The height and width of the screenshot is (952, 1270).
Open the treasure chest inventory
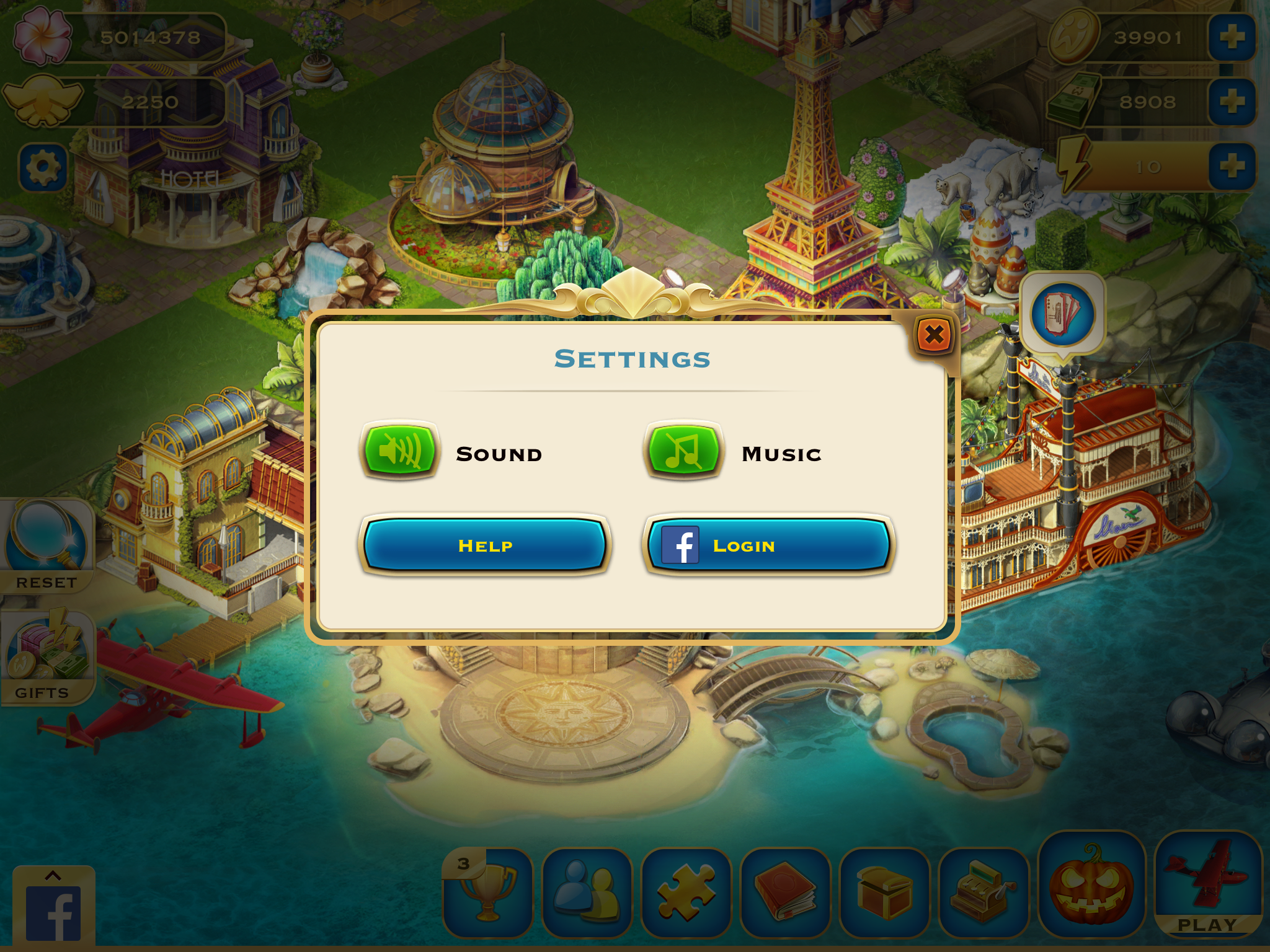pyautogui.click(x=884, y=892)
